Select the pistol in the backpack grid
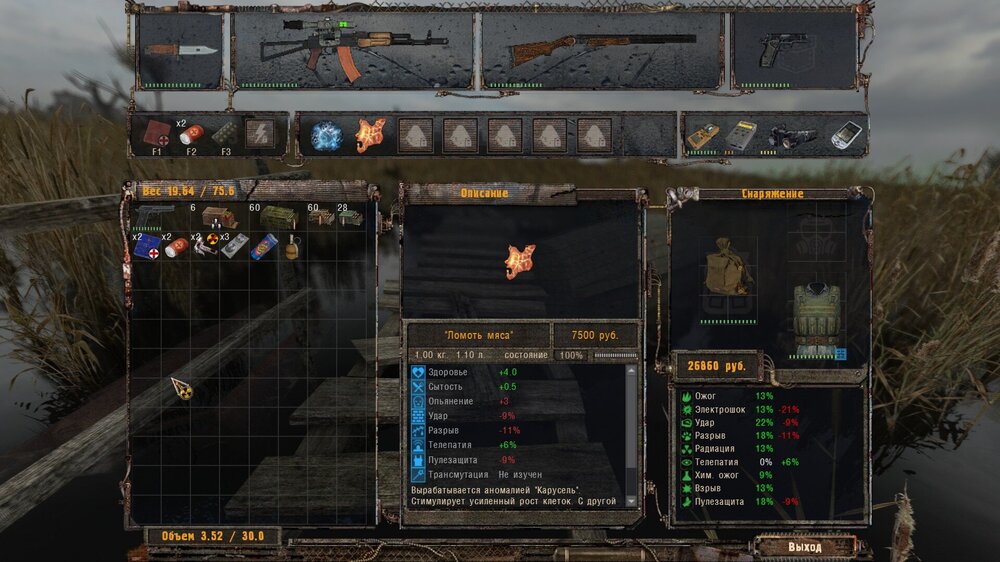 154,217
